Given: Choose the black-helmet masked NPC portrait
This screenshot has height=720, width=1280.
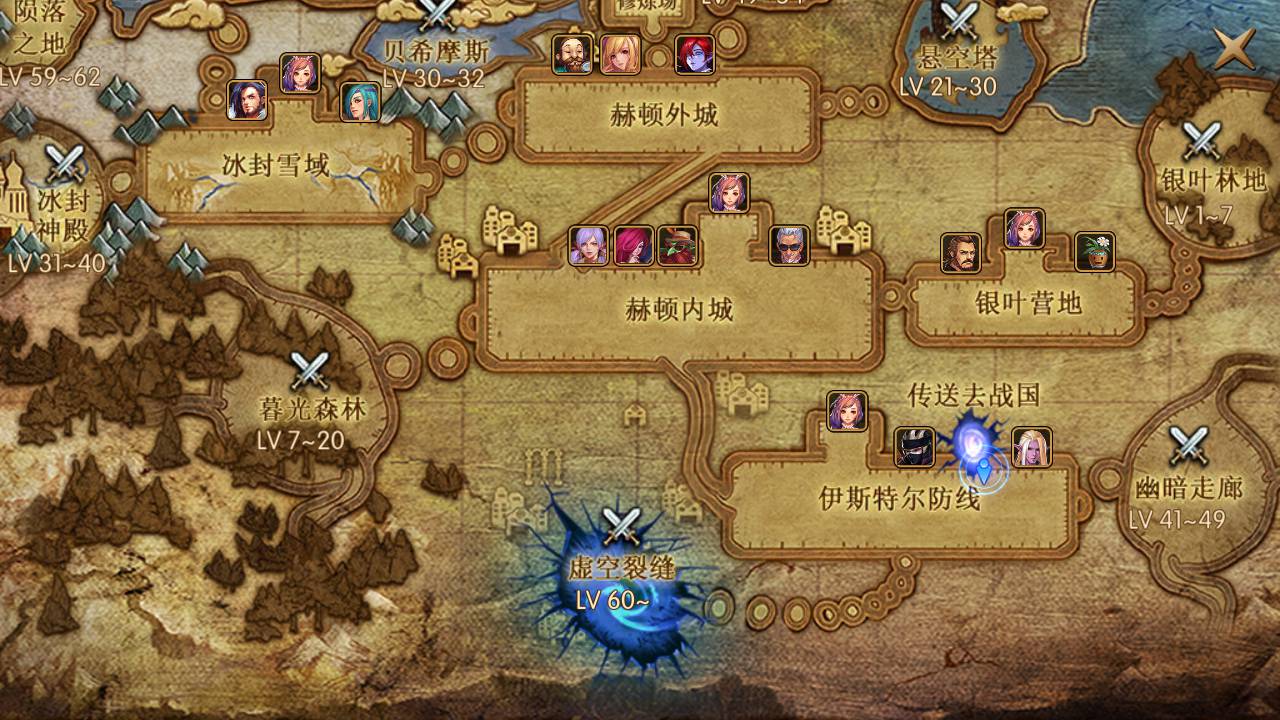Looking at the screenshot, I should [914, 447].
